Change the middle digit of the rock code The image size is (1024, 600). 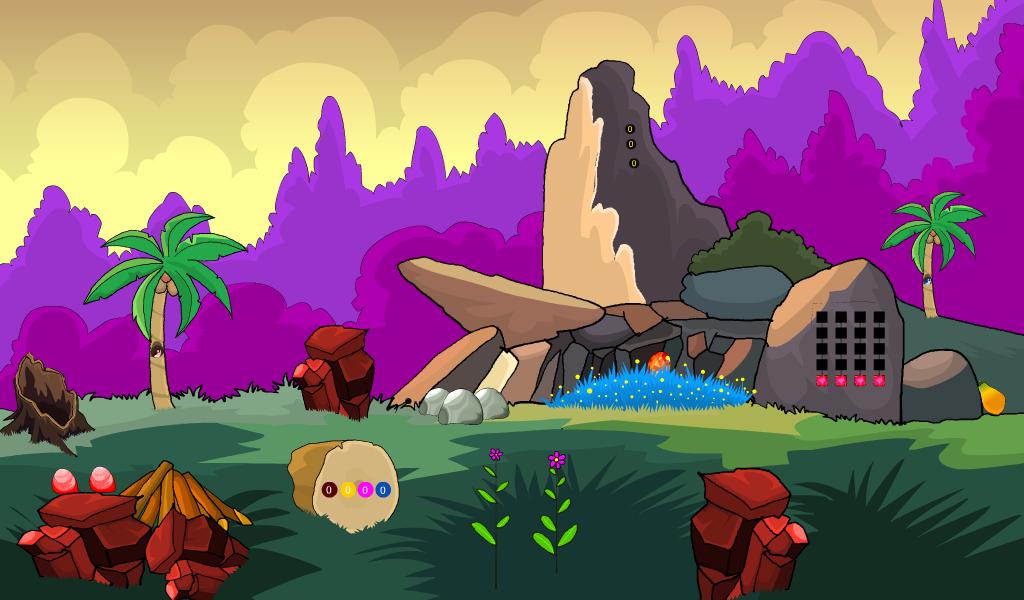(x=632, y=145)
